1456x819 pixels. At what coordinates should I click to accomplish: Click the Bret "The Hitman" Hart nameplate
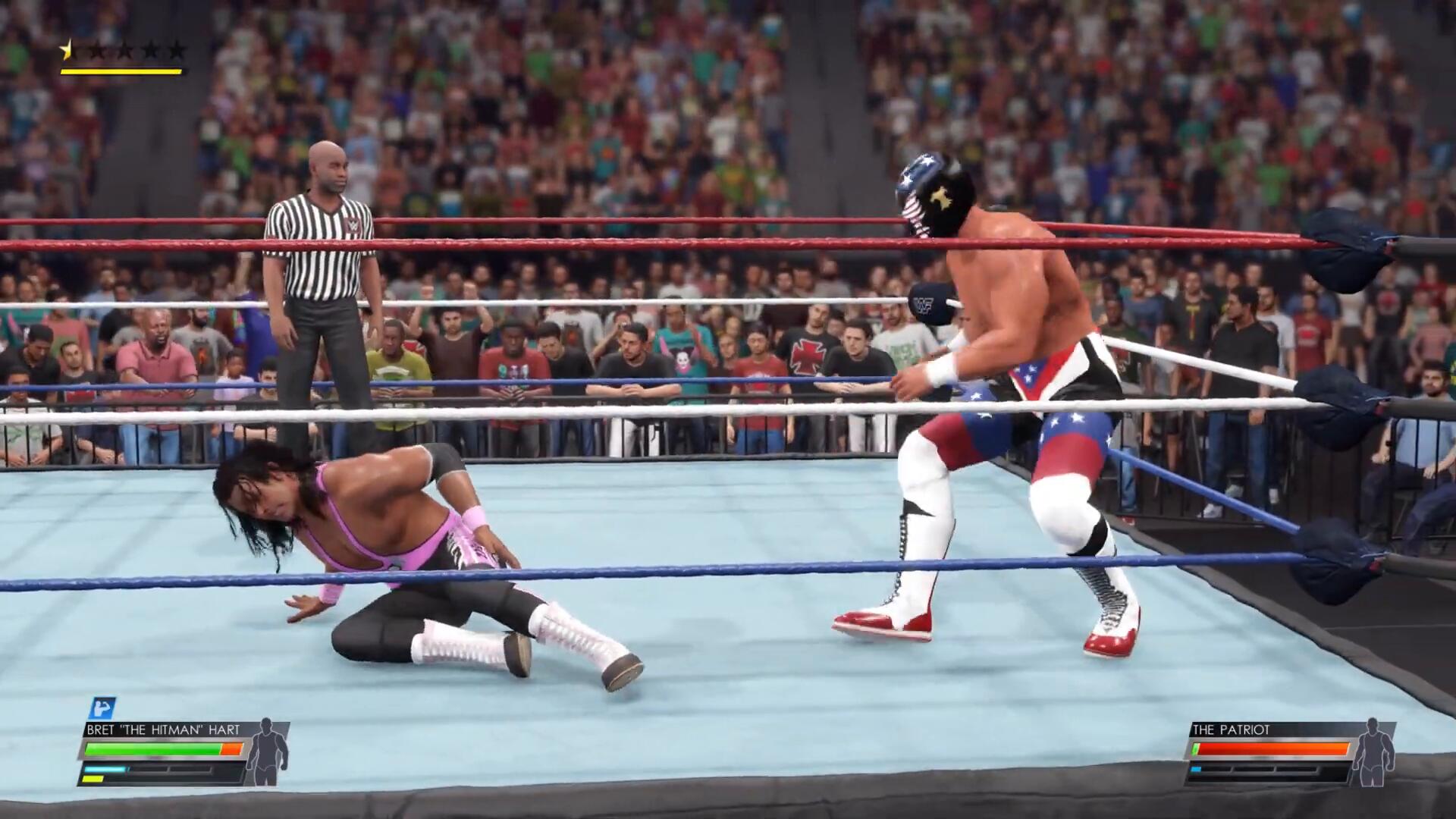162,730
